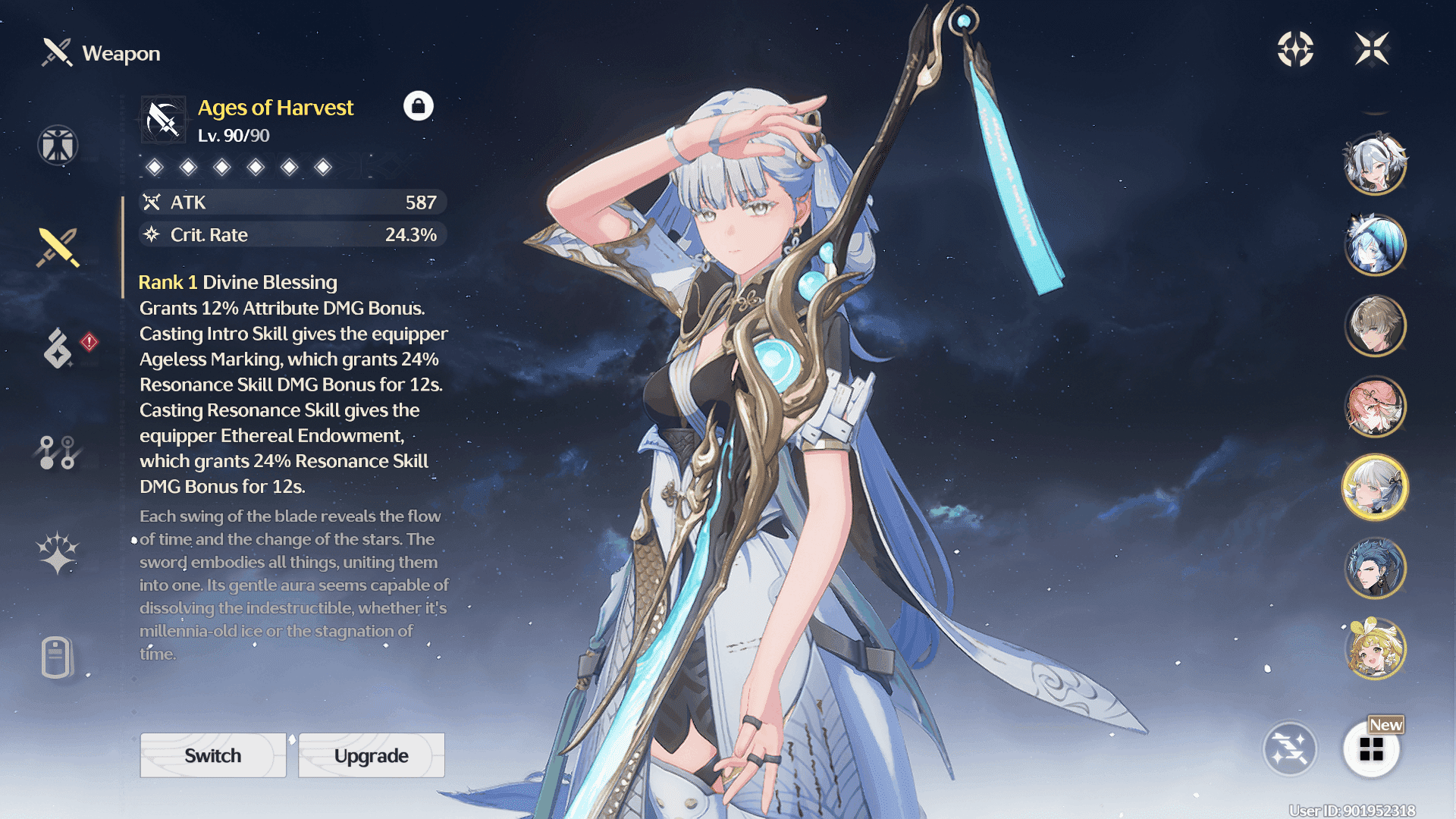Pick the pink-haired character portrait

[x=1375, y=406]
